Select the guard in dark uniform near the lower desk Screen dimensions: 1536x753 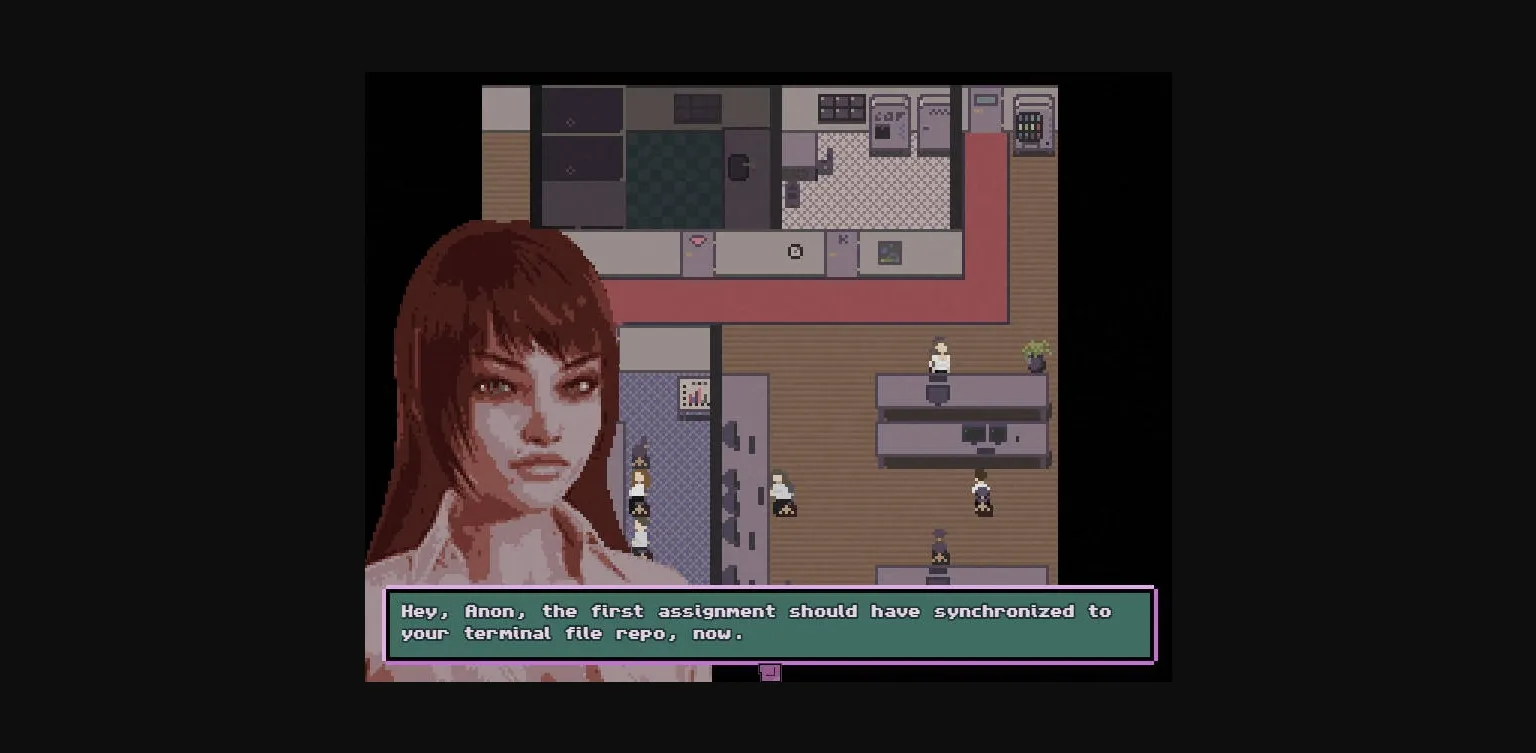[x=938, y=548]
